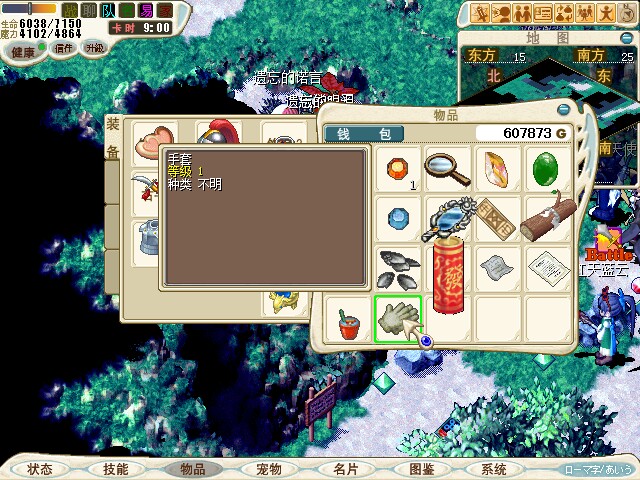
Task: Select the orange gemstone item
Action: point(398,167)
